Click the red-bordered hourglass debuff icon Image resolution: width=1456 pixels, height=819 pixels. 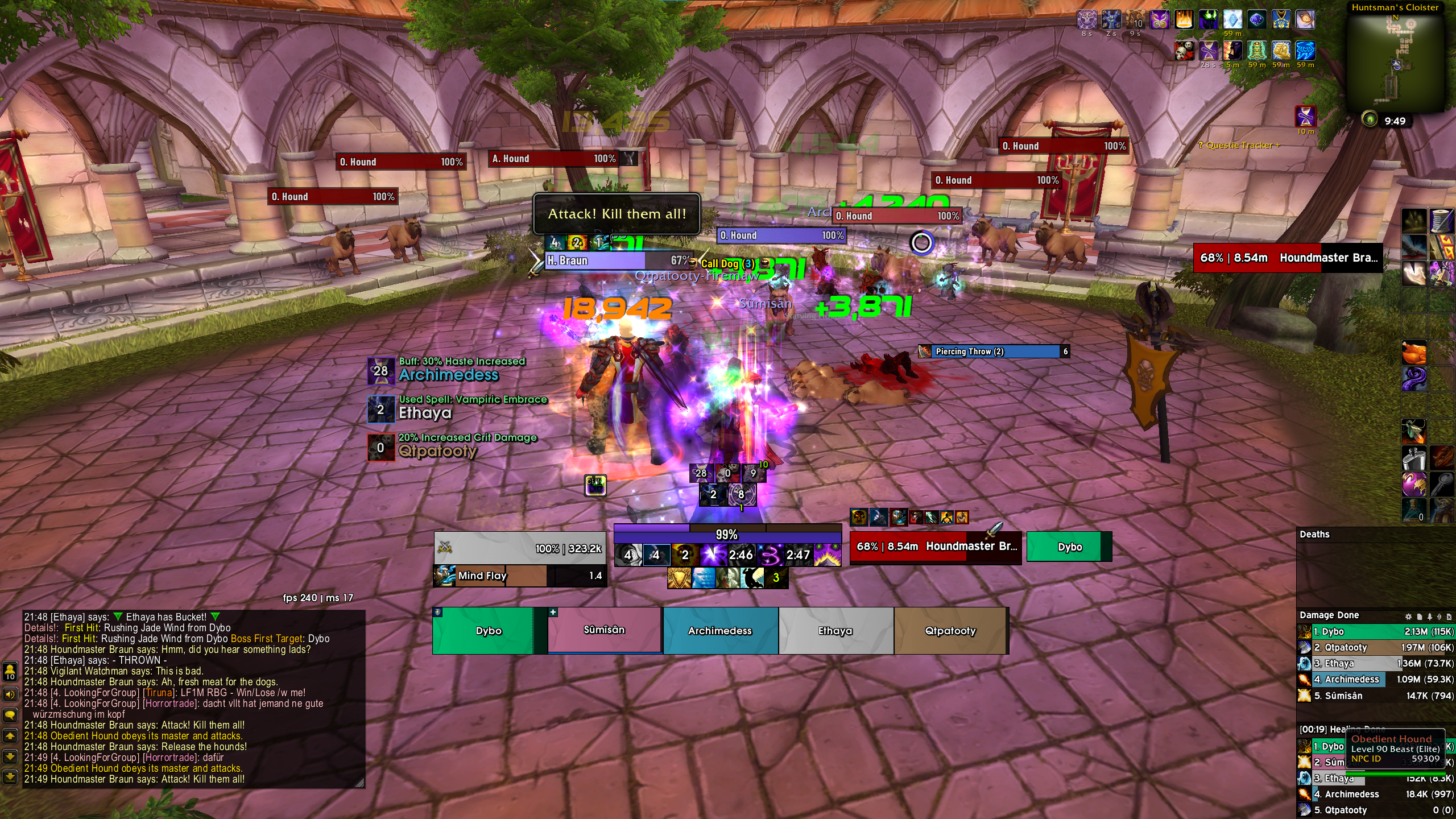tap(1305, 117)
